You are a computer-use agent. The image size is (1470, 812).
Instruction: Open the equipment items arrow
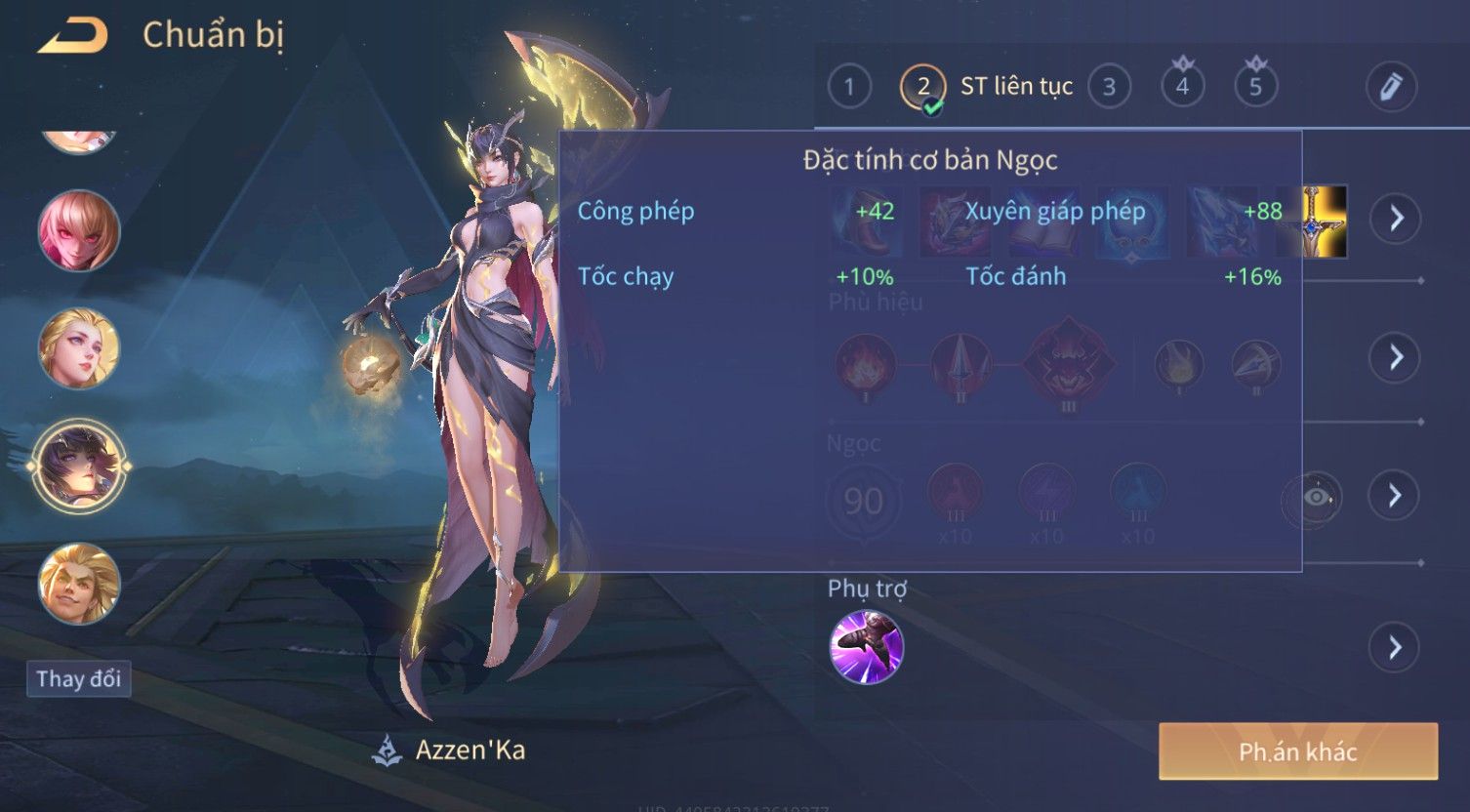coord(1396,218)
